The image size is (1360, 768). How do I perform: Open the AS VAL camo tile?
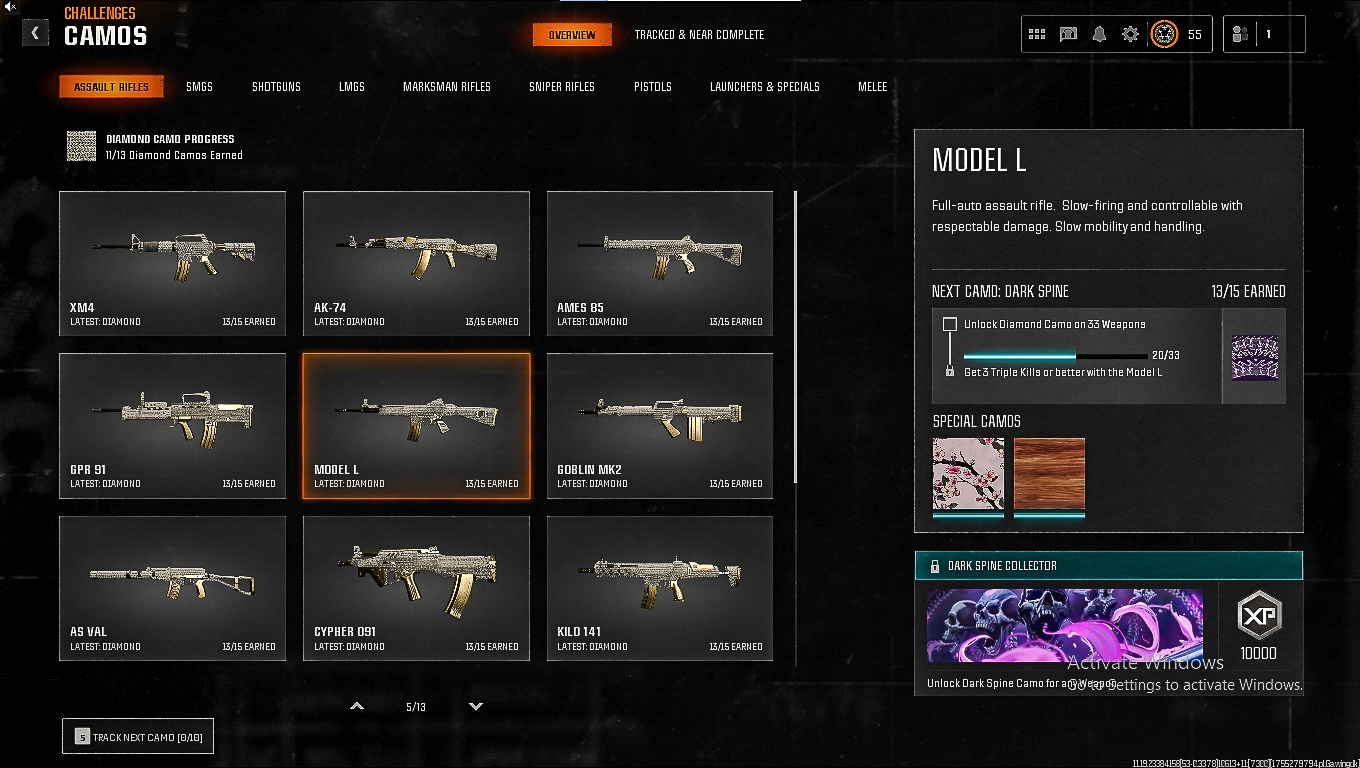click(x=172, y=588)
